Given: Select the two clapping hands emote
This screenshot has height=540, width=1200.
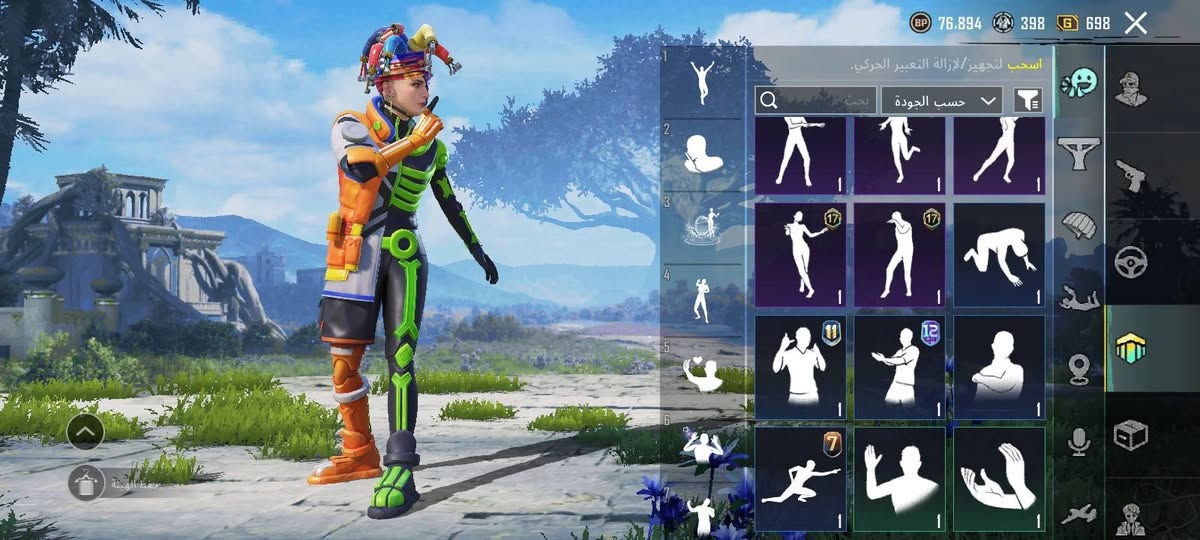Looking at the screenshot, I should coord(999,479).
